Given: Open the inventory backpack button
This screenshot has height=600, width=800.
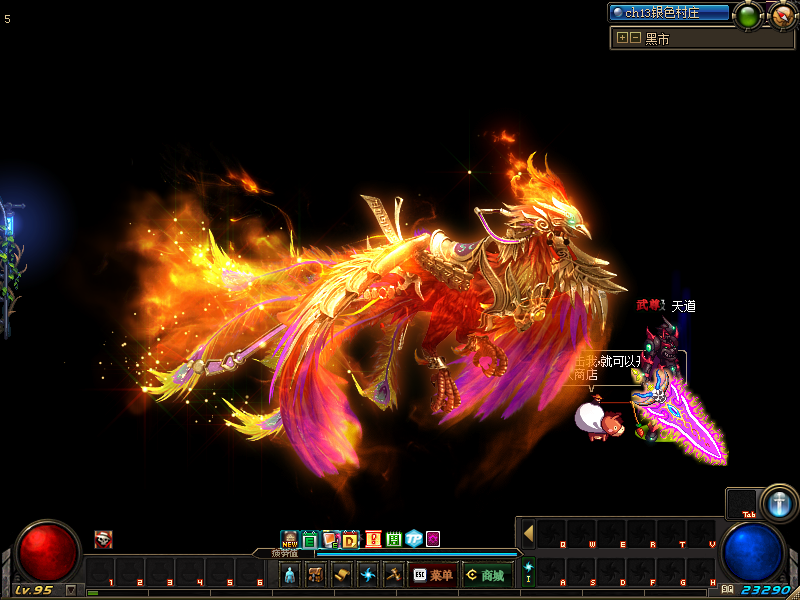Looking at the screenshot, I should 316,575.
